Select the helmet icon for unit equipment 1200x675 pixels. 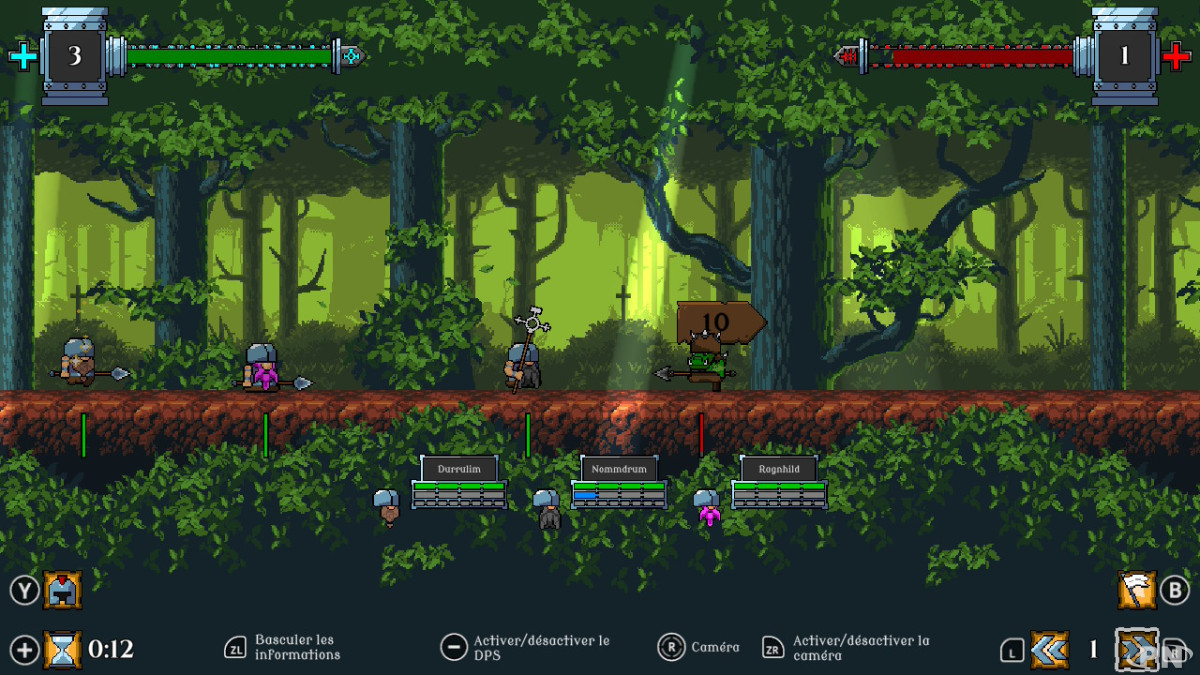click(x=62, y=590)
